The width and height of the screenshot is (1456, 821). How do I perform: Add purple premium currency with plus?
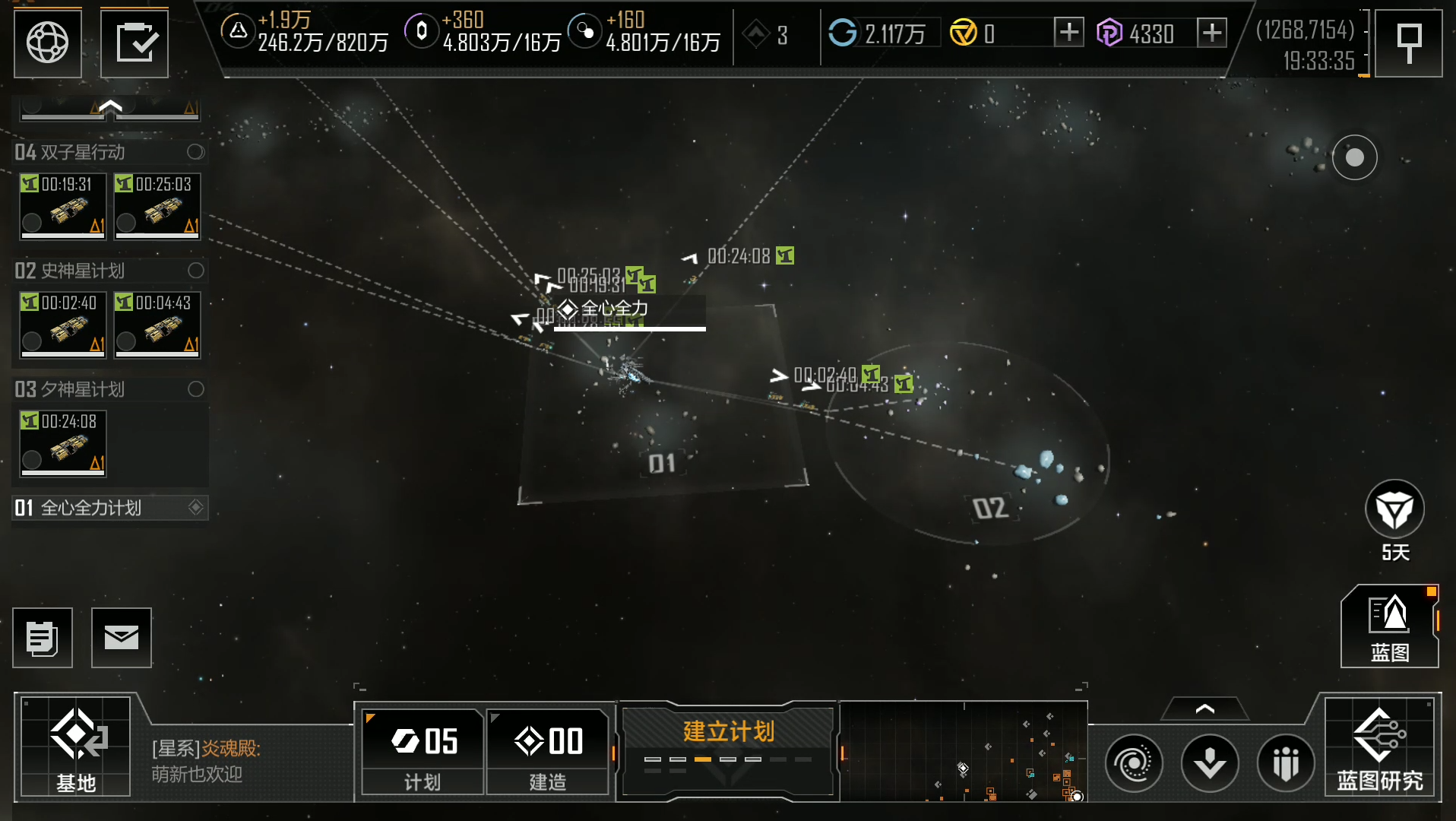tap(1211, 33)
